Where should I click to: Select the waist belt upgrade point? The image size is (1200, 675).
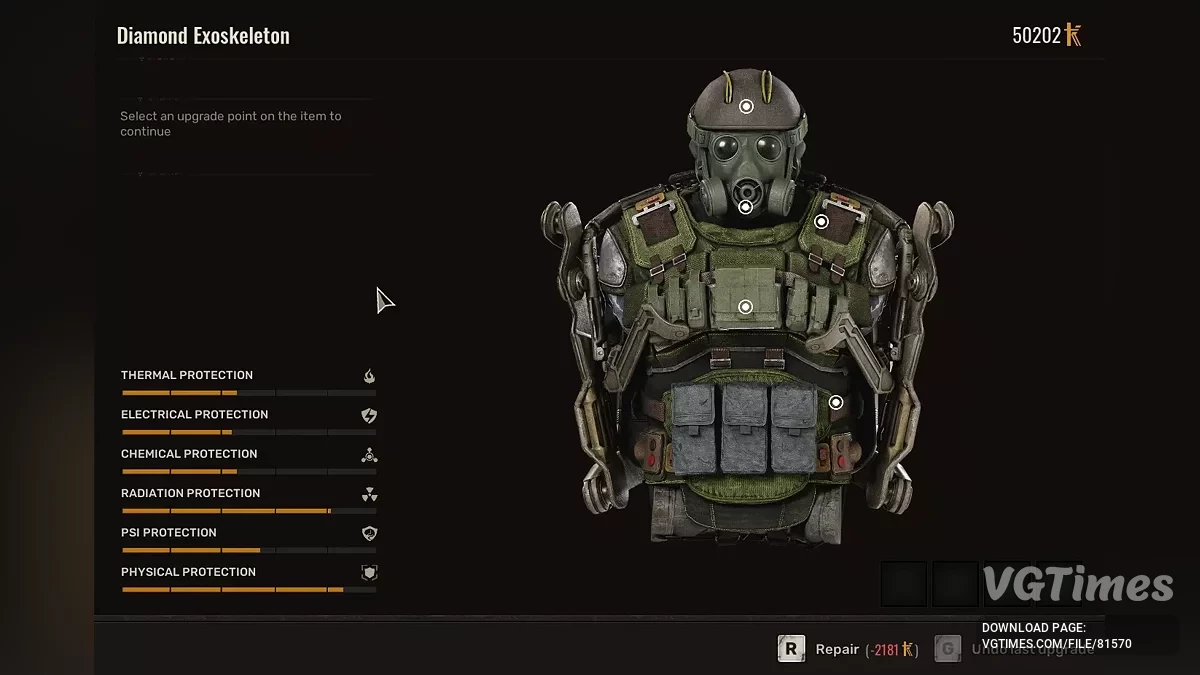click(836, 402)
